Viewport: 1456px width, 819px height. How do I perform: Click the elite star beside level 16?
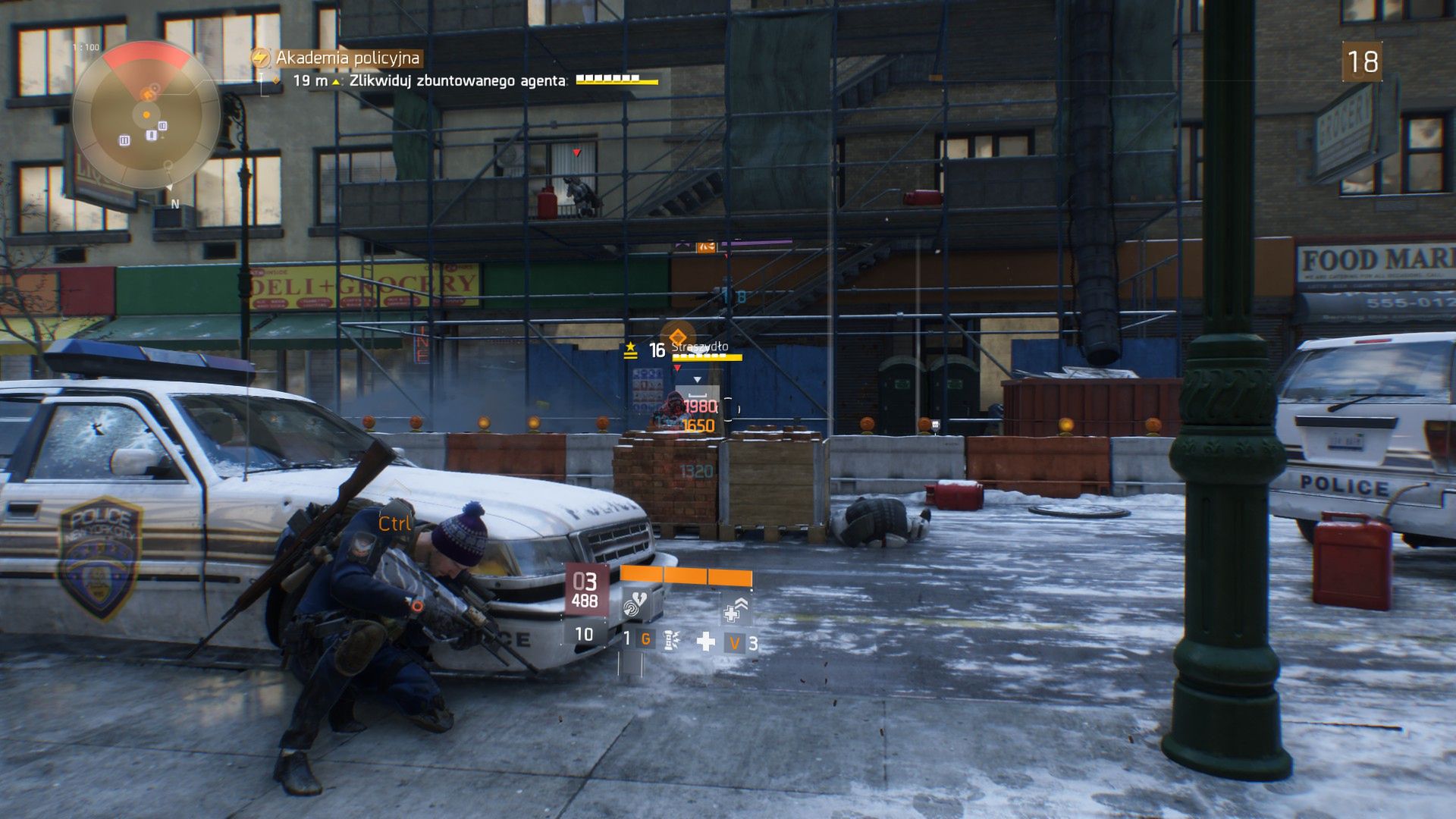coord(631,347)
